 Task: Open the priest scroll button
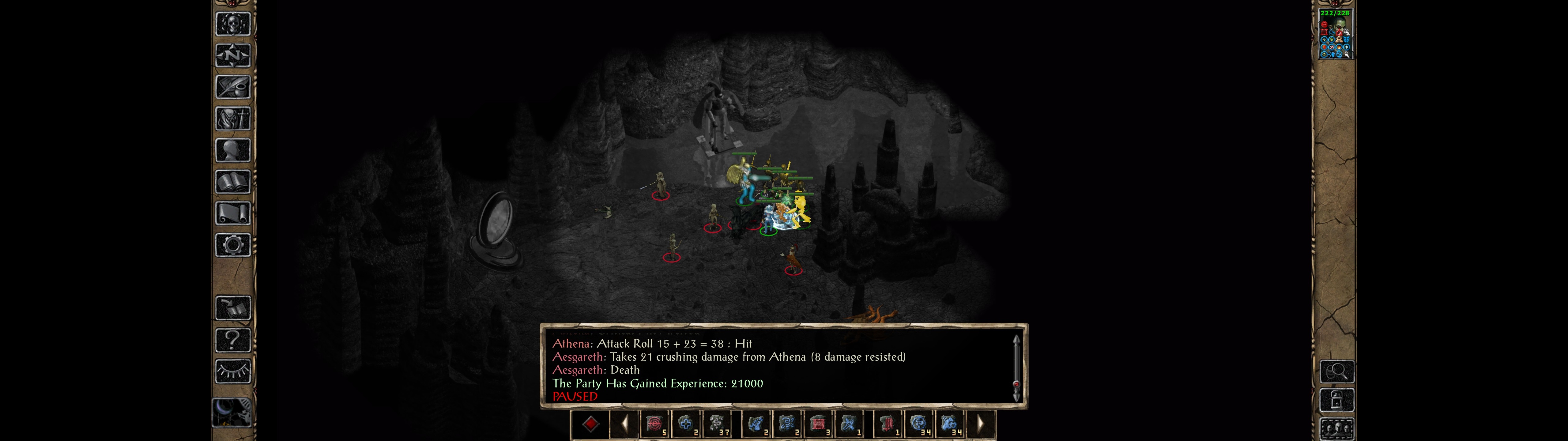click(233, 214)
